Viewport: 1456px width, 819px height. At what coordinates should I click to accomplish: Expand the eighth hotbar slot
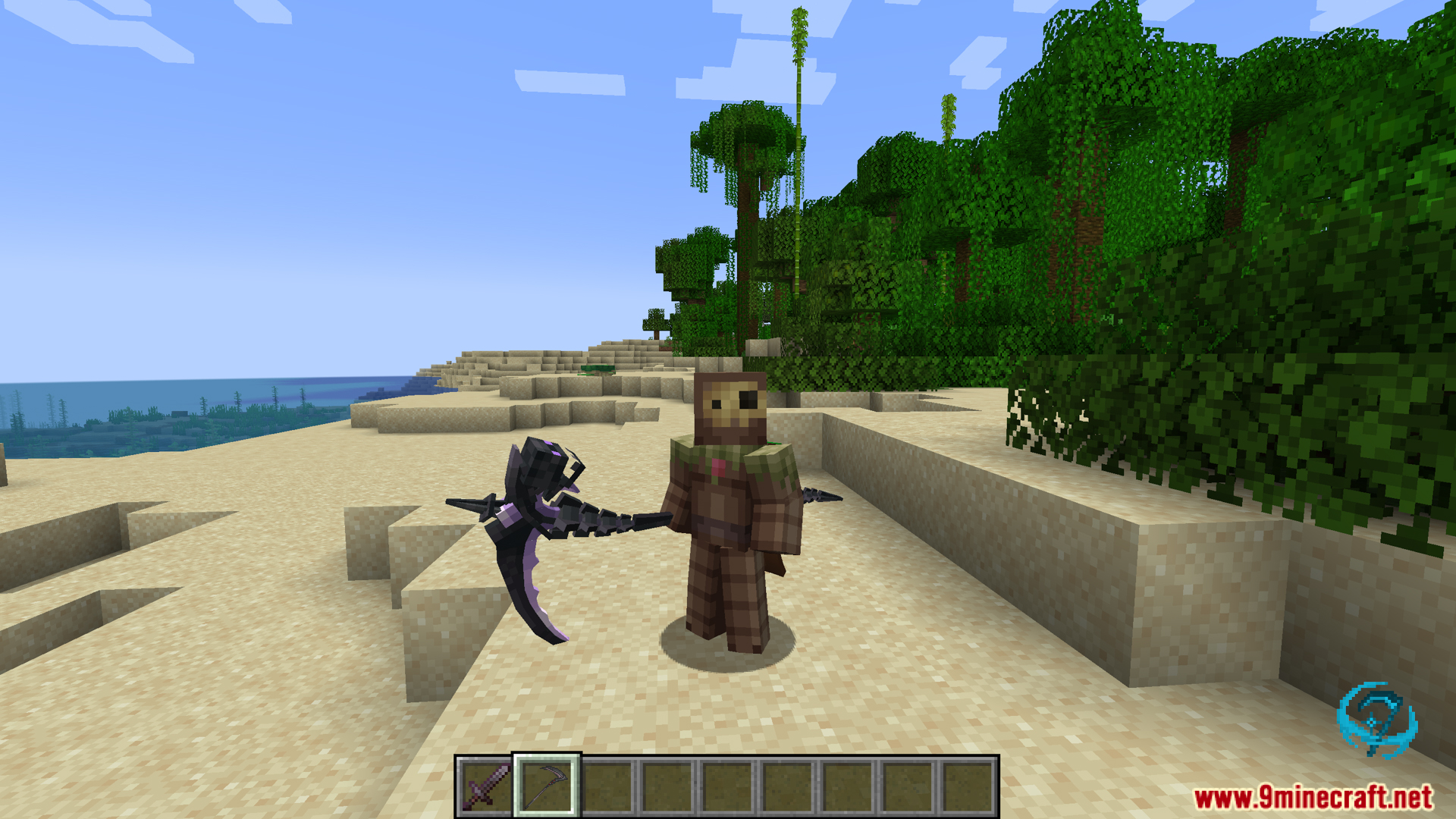[910, 786]
